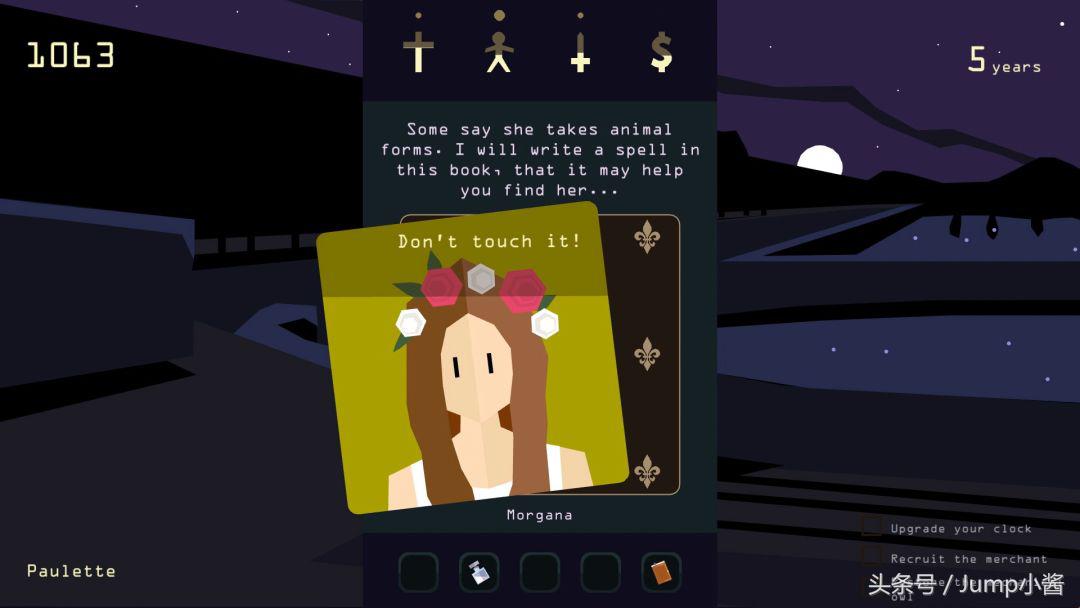Select the orange book inventory item
1080x608 pixels.
[x=661, y=572]
